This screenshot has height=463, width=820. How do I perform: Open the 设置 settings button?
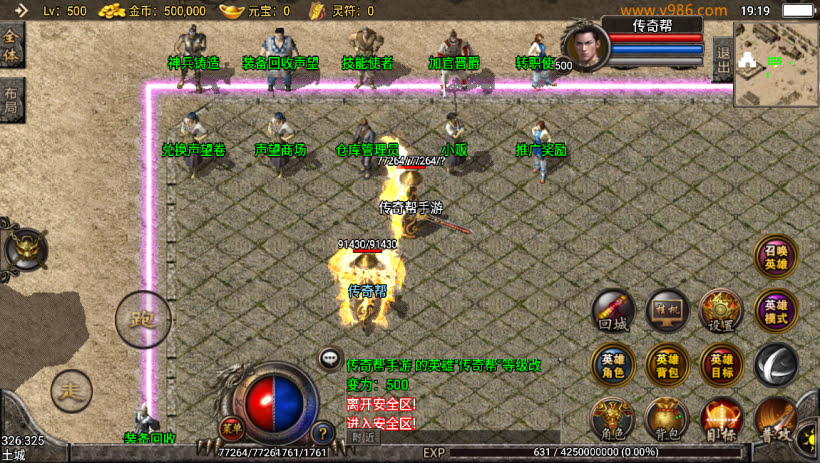pos(720,311)
